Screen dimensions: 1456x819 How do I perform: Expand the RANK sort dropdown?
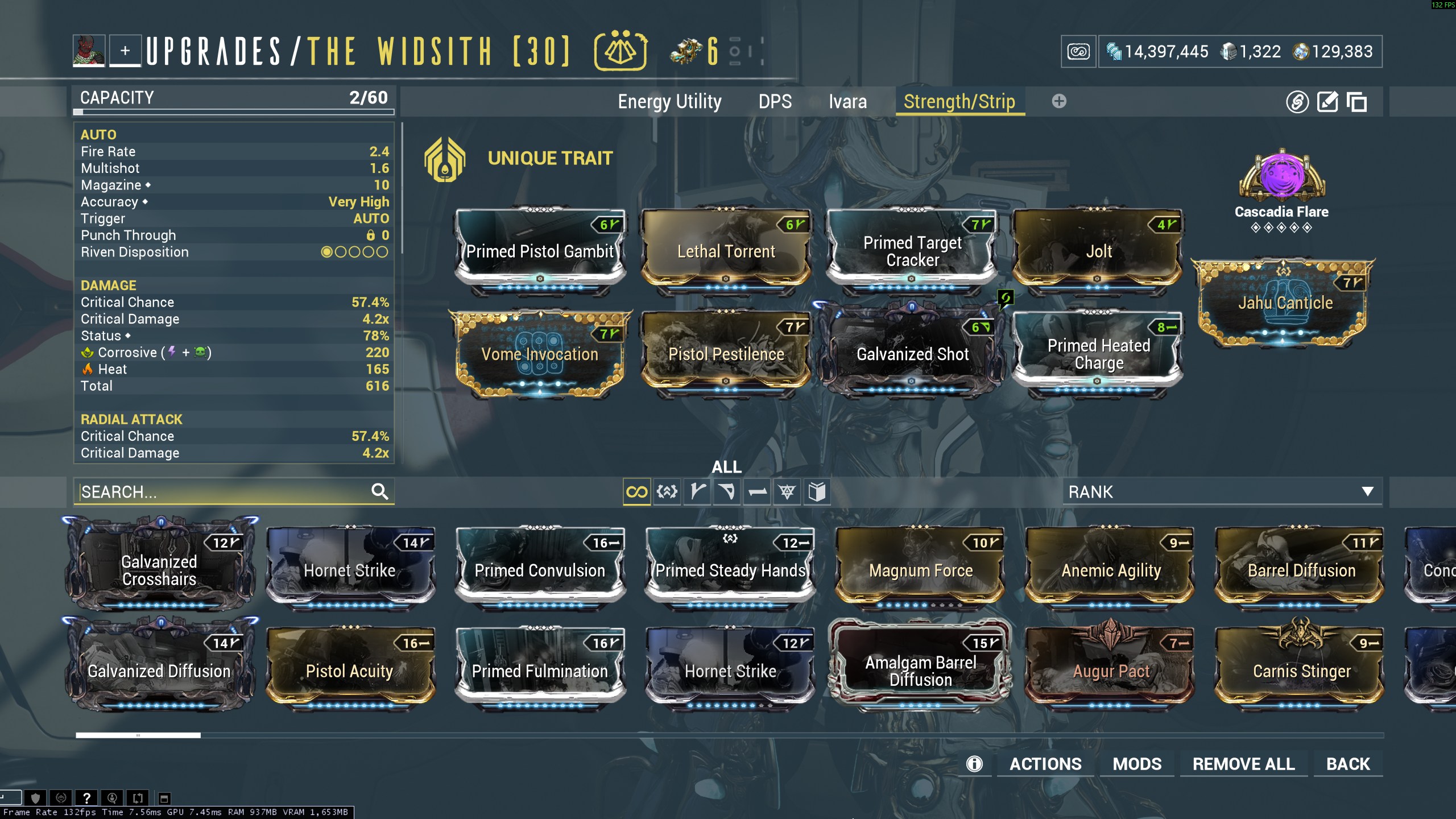1221,492
